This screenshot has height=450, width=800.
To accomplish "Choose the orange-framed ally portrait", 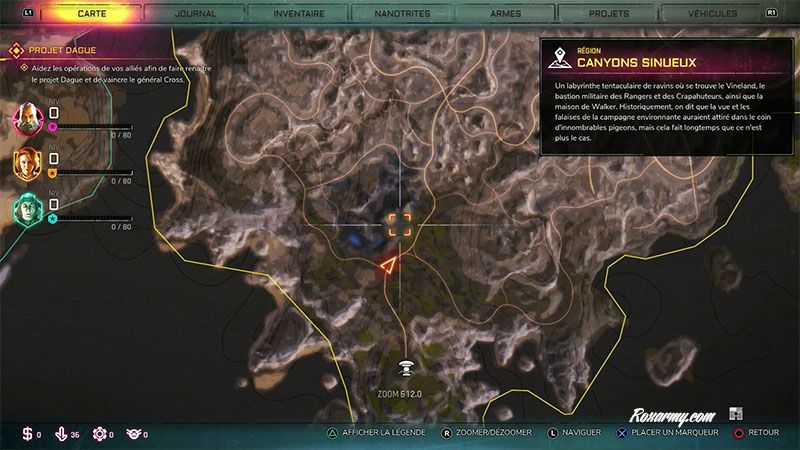I will pos(26,162).
